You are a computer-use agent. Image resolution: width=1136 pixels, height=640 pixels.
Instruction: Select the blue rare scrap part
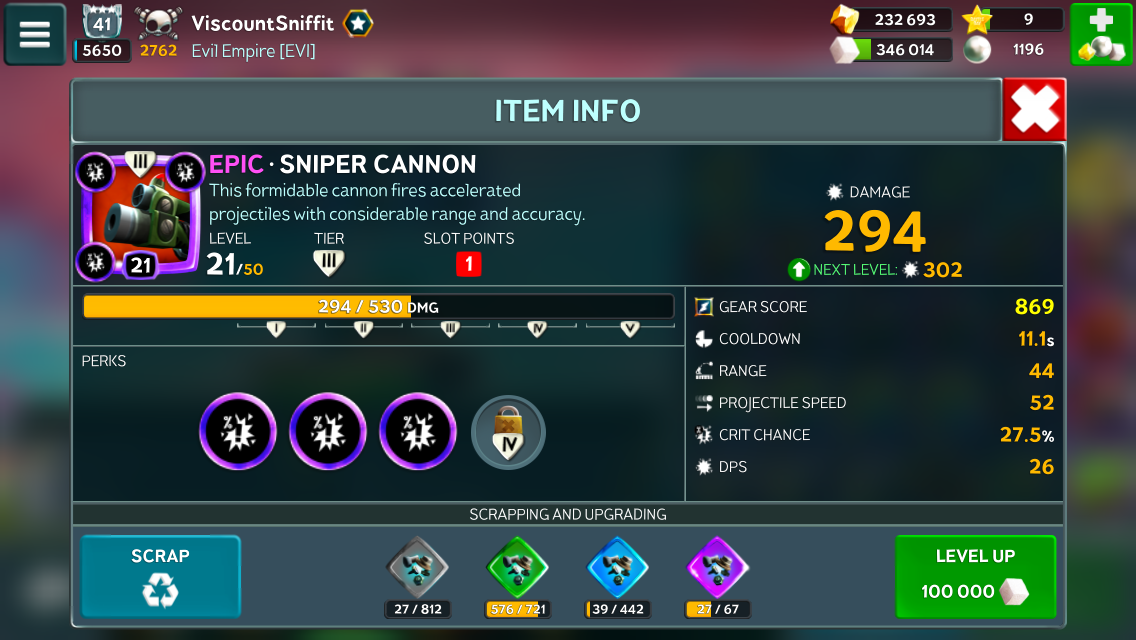coord(617,568)
